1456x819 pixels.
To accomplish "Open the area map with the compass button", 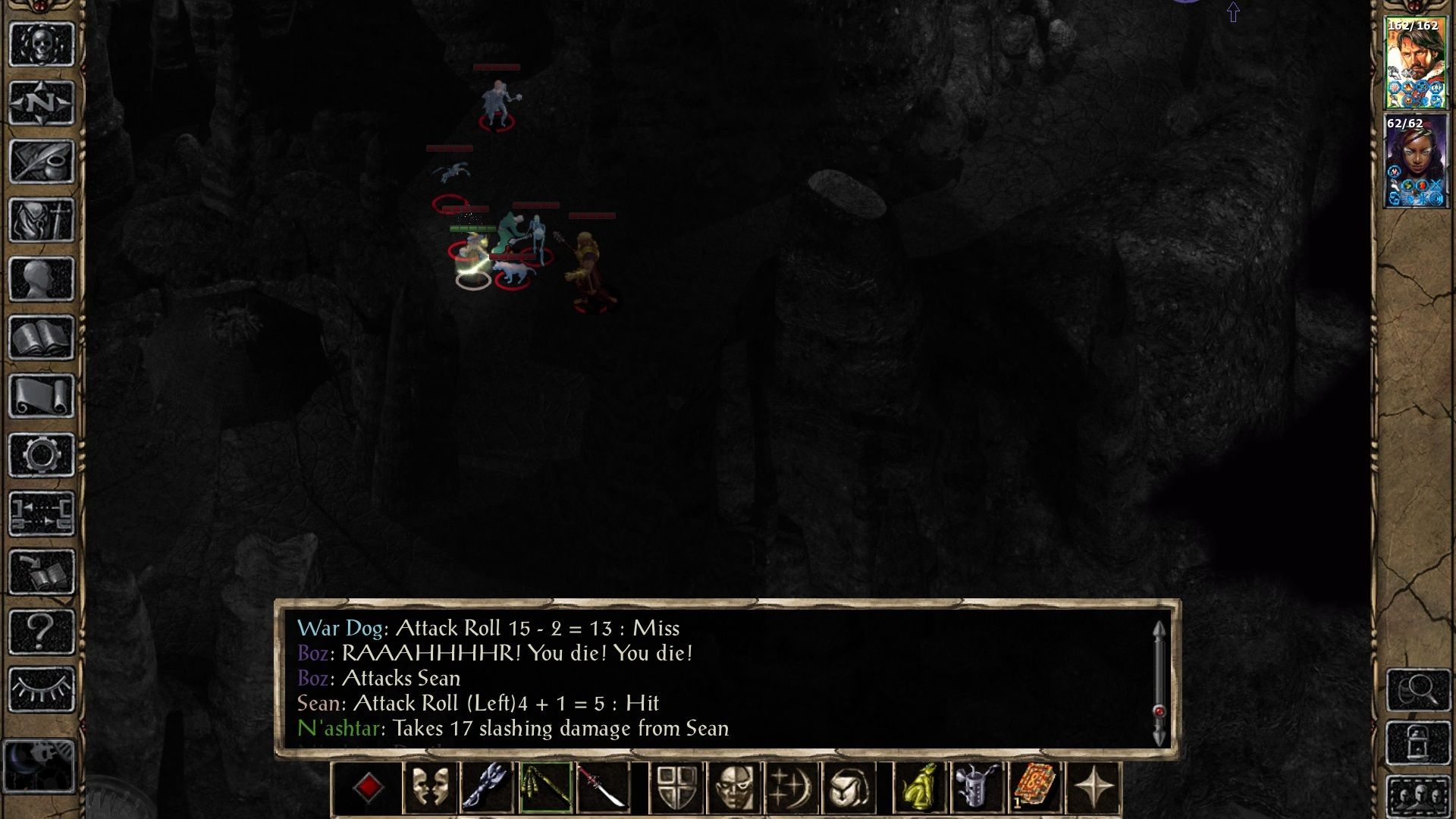I will [x=42, y=102].
